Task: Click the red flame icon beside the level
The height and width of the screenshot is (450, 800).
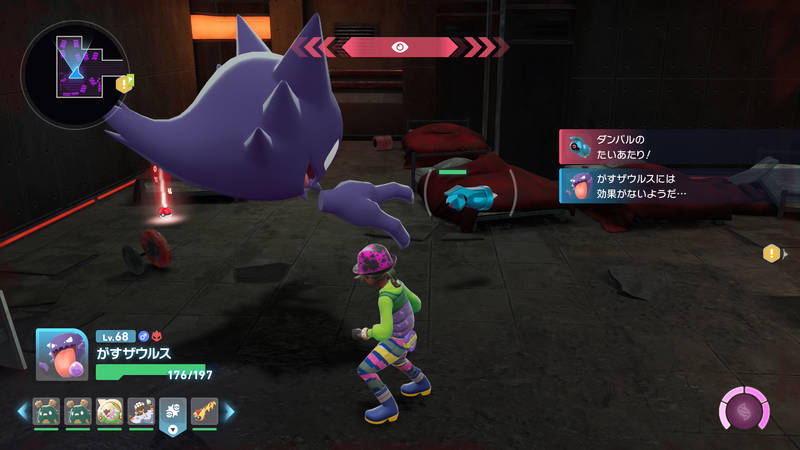Action: coord(158,336)
